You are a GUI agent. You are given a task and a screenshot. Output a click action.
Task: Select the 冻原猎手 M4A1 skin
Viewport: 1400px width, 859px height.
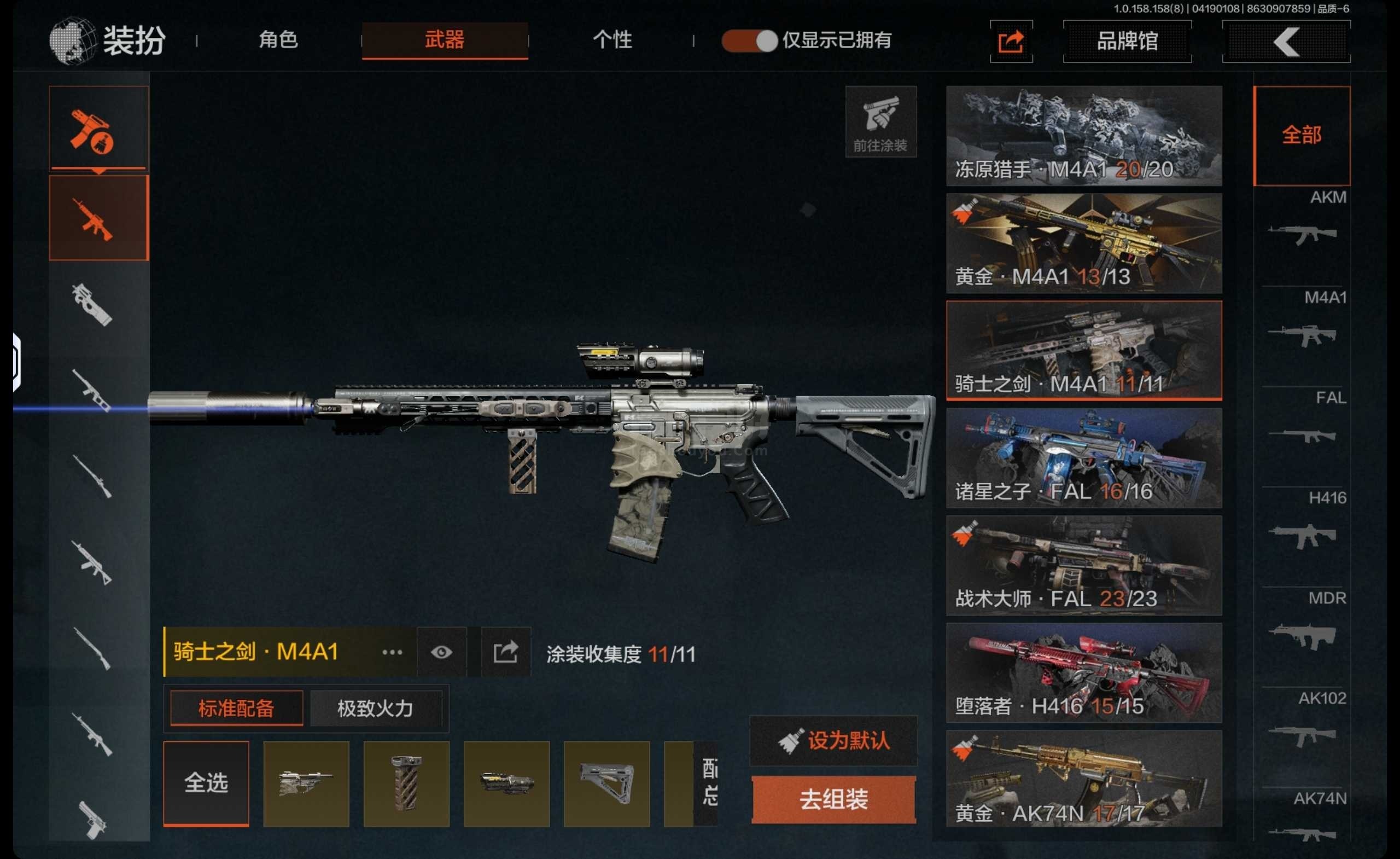pos(1083,136)
